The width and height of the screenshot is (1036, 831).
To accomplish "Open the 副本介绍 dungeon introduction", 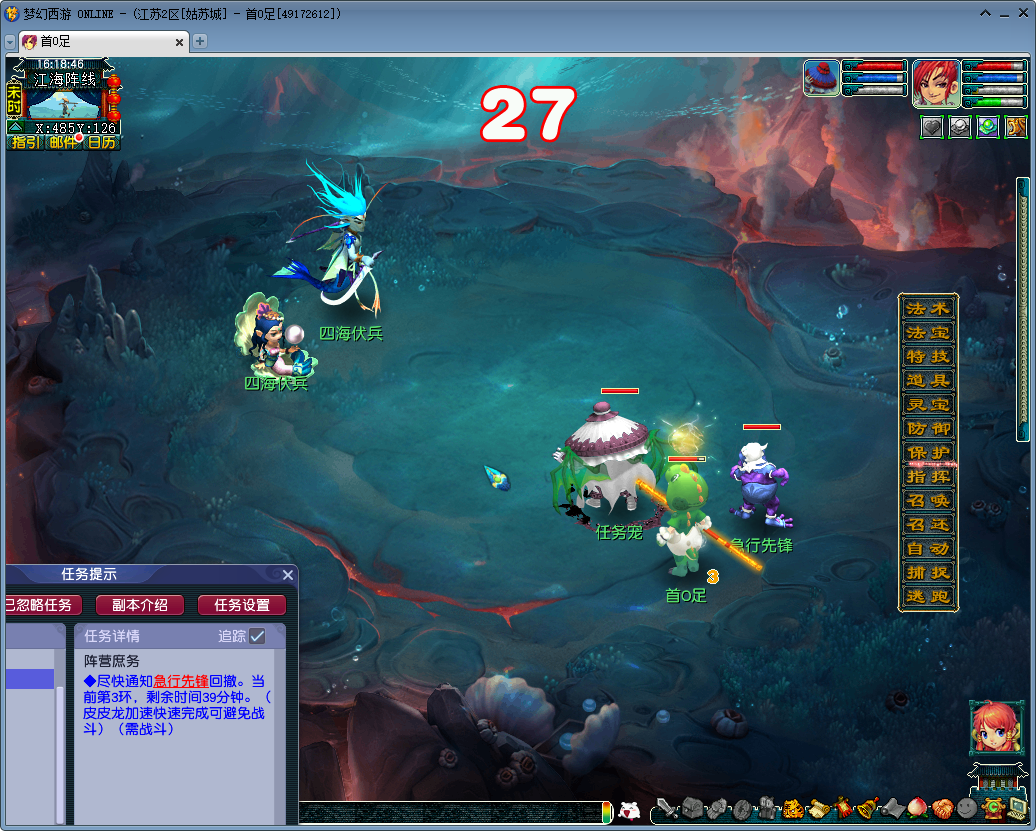I will coord(139,605).
